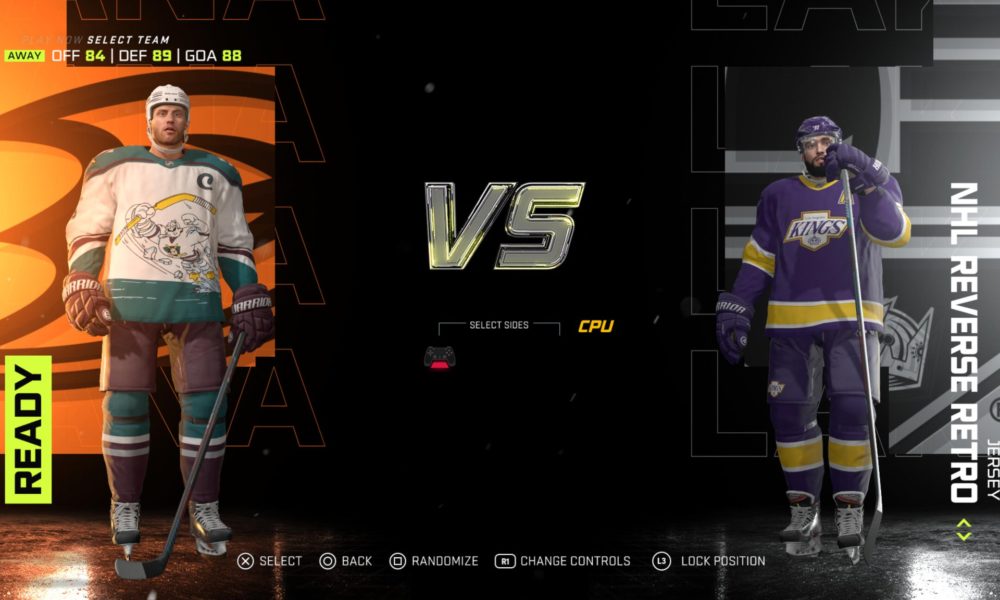Click the controller icon under Select Sides
Viewport: 1000px width, 600px height.
click(440, 357)
